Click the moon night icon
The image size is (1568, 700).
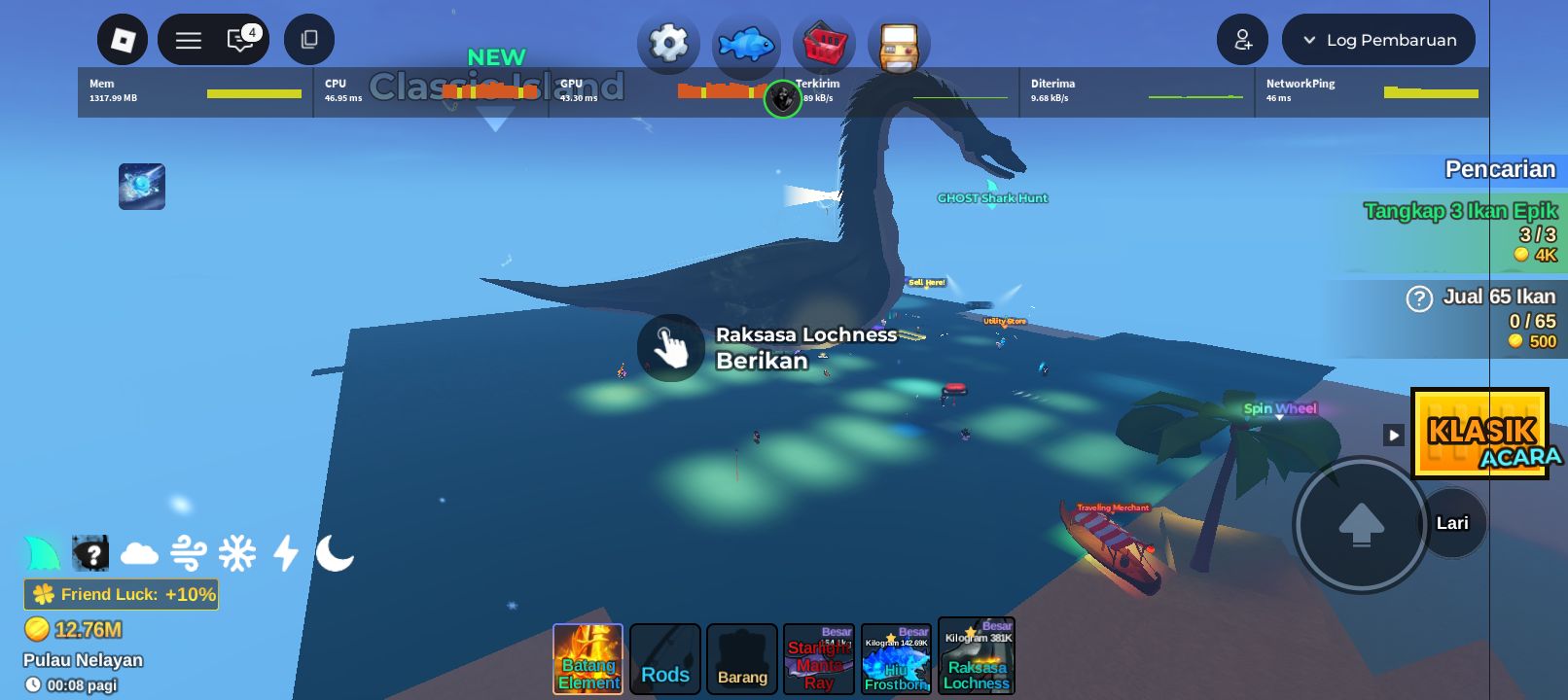(x=334, y=552)
